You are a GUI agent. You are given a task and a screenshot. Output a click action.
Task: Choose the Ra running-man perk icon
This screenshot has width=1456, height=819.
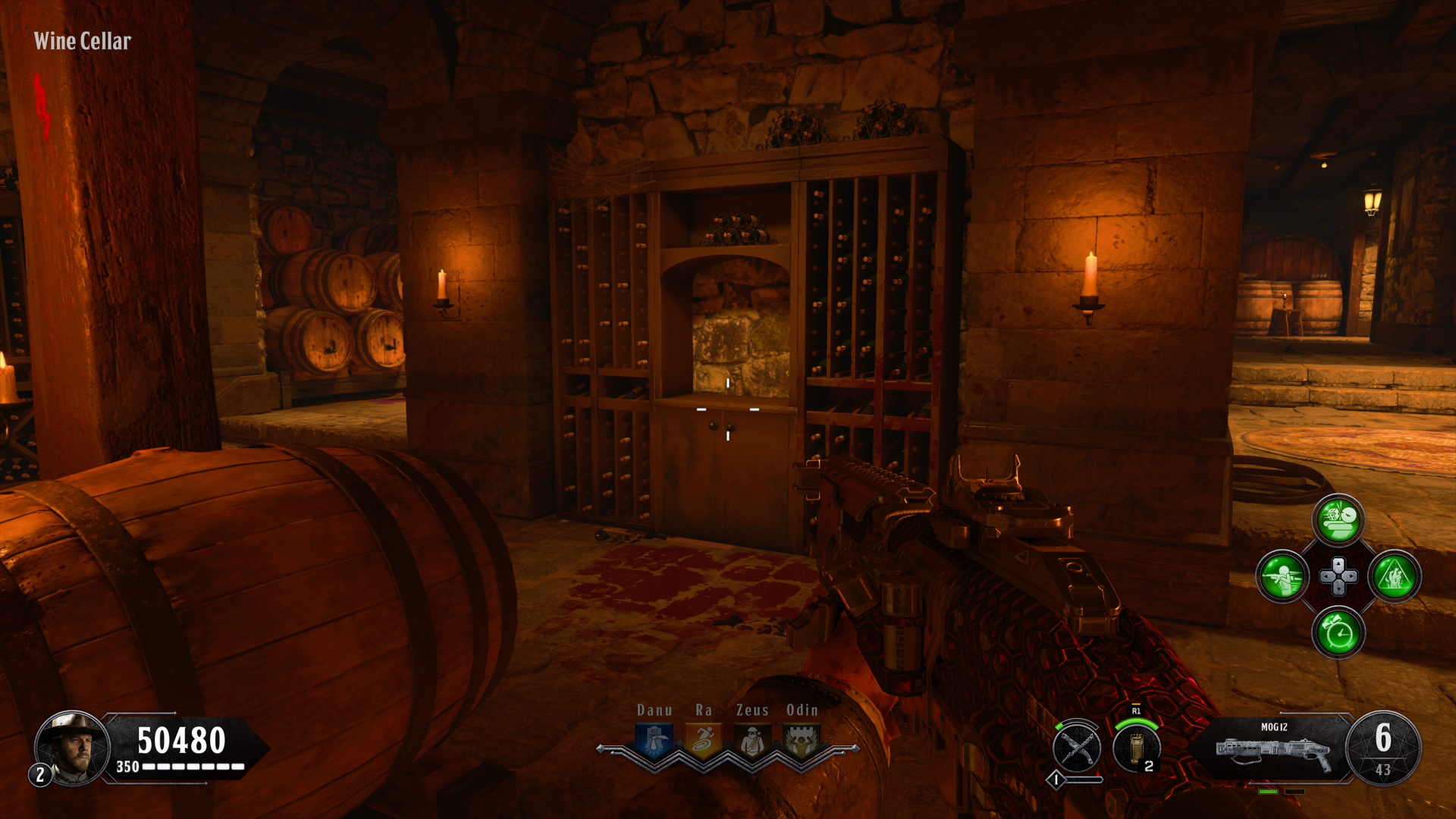click(704, 741)
